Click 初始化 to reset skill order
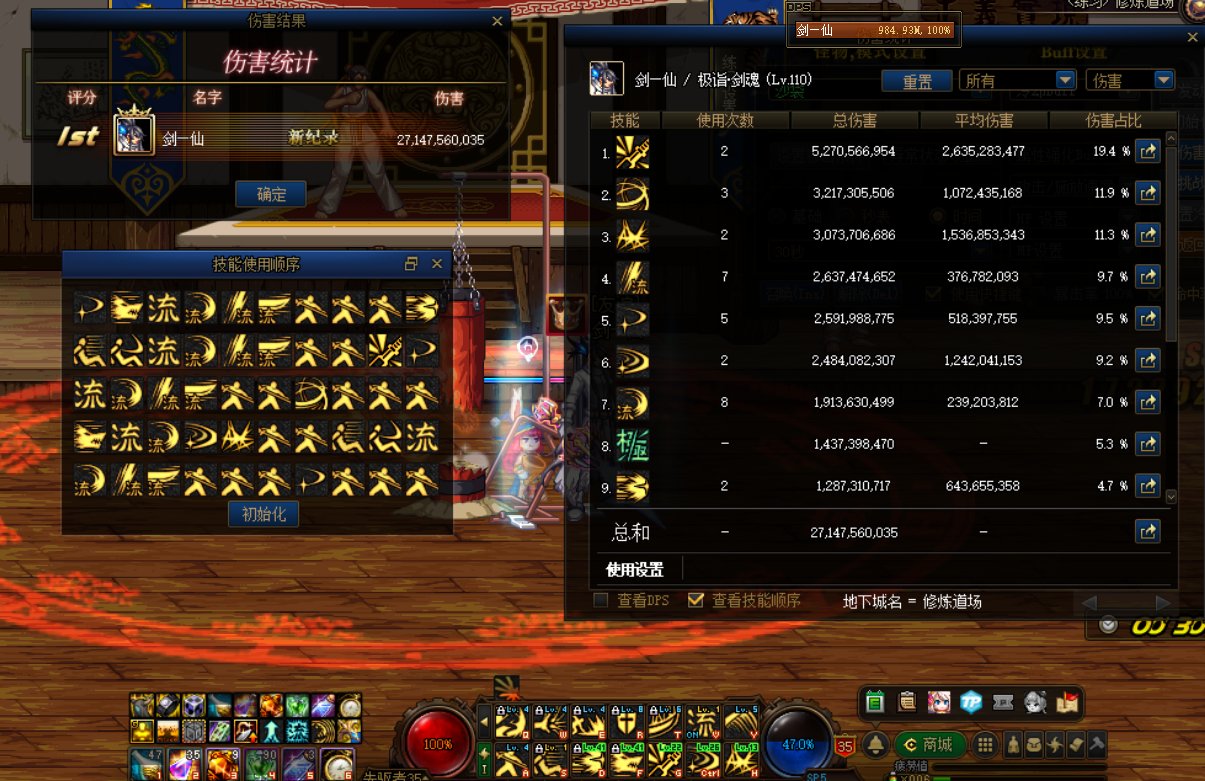 point(264,514)
